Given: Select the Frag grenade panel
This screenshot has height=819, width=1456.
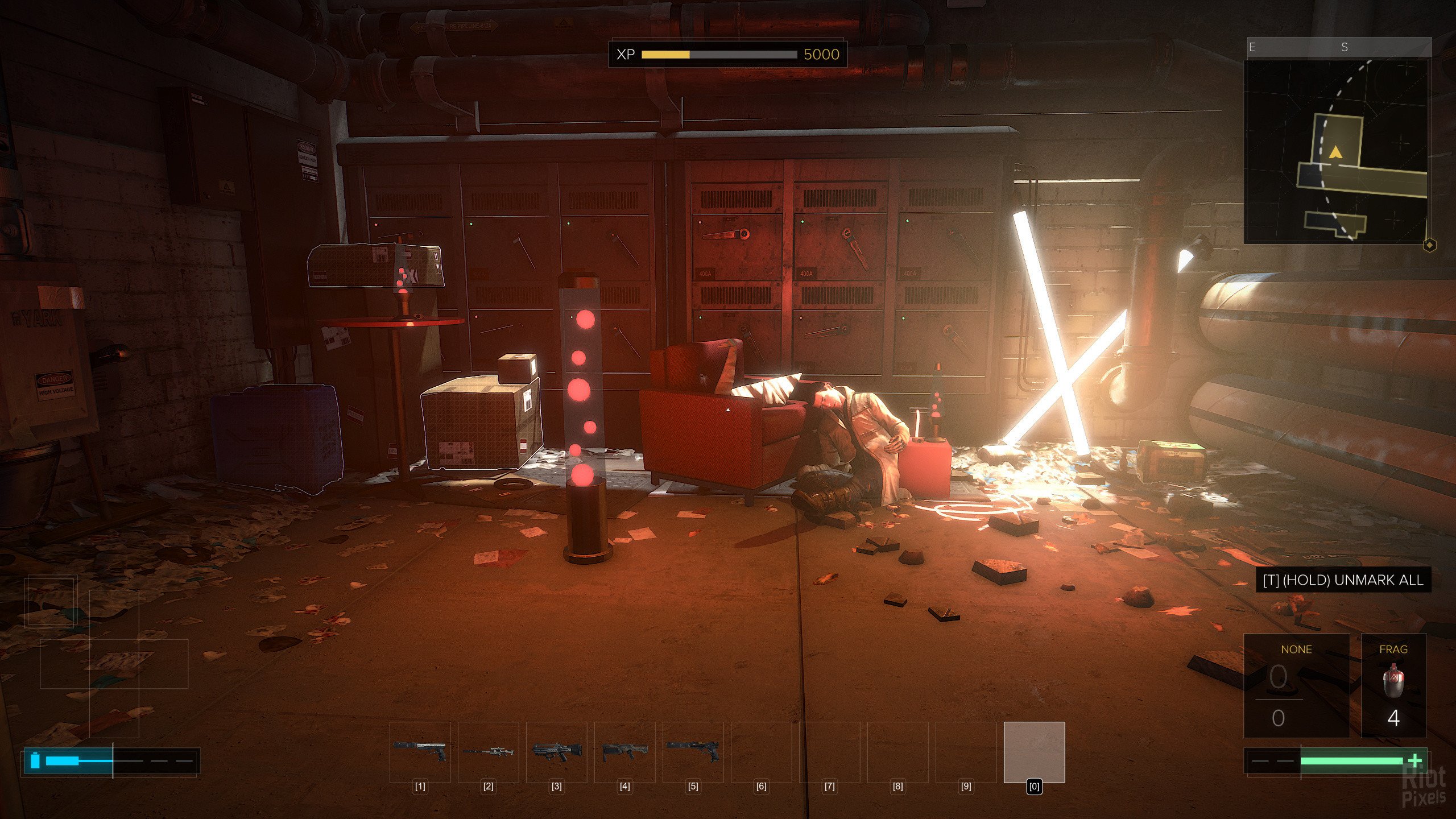Looking at the screenshot, I should (x=1393, y=685).
